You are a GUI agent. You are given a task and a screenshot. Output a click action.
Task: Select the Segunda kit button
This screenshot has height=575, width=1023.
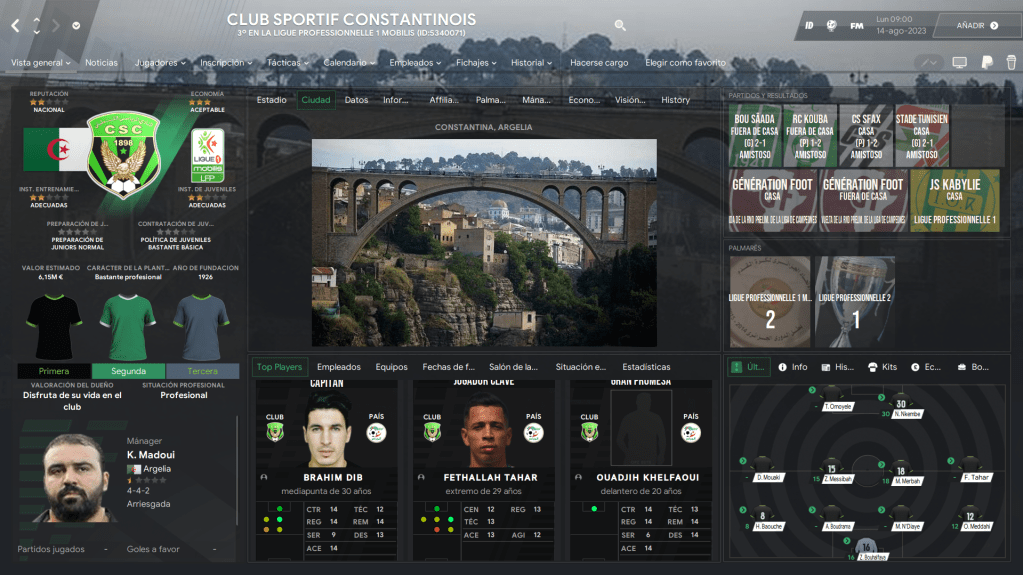pyautogui.click(x=128, y=371)
